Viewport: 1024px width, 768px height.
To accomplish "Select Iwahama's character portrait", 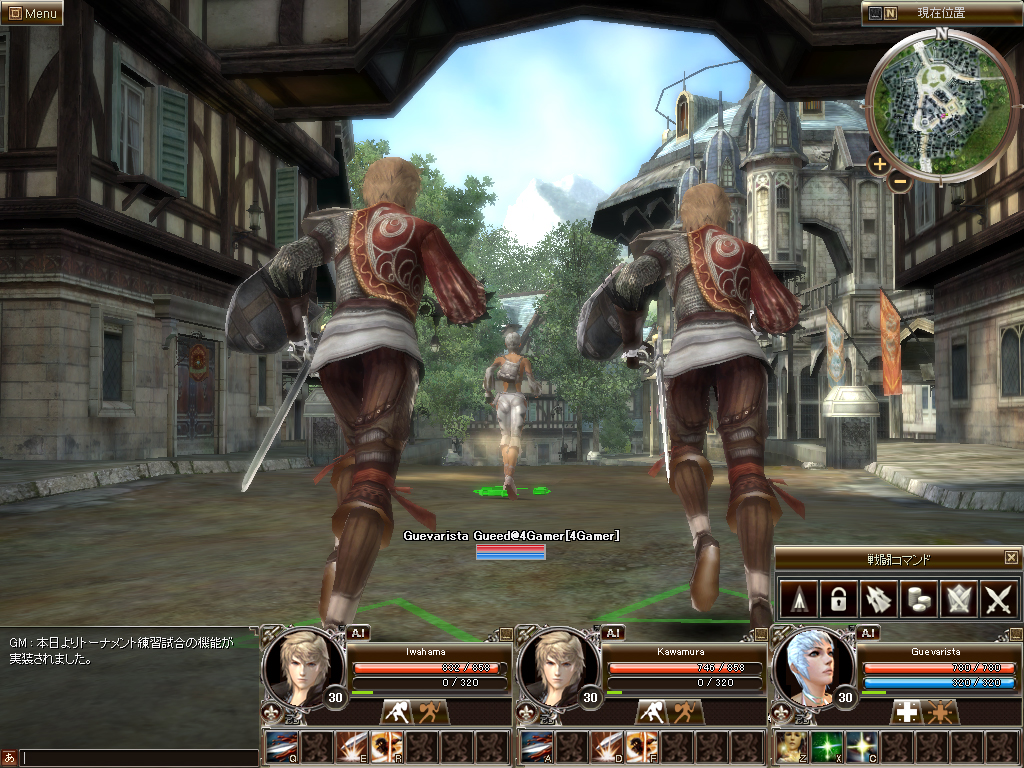I will [300, 665].
